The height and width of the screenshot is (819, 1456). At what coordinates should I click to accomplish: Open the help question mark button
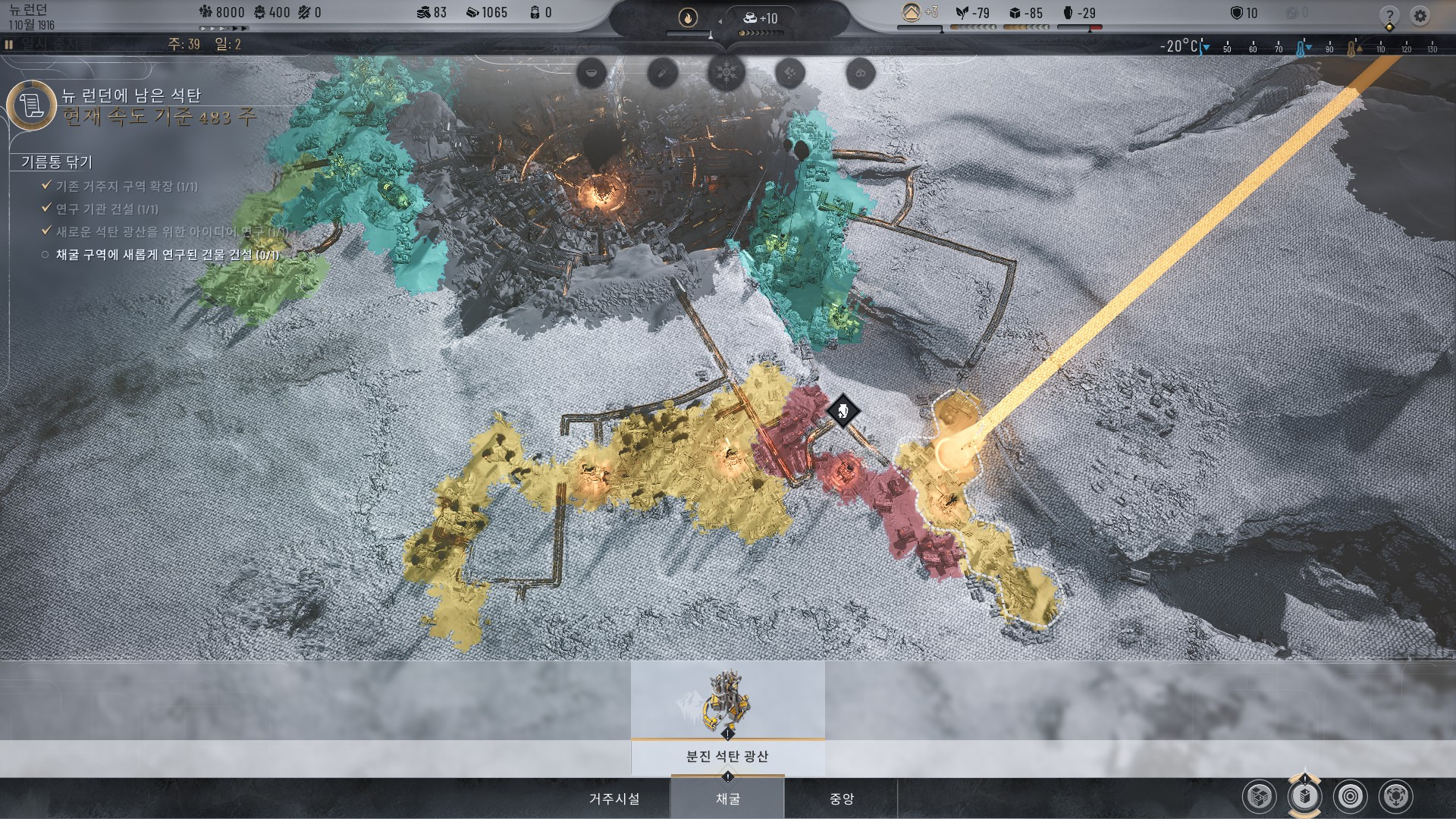1389,15
